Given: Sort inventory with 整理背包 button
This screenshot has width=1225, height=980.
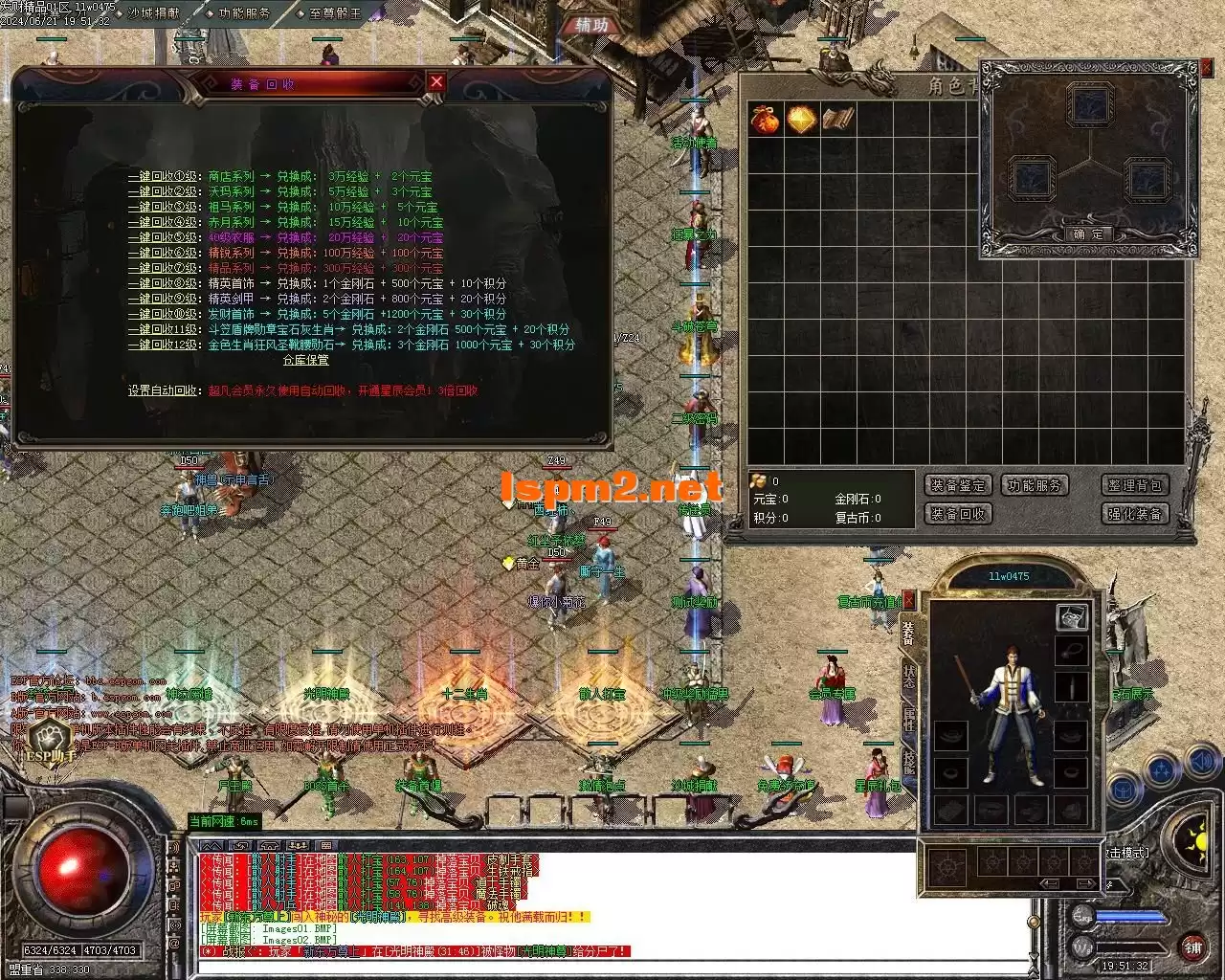Looking at the screenshot, I should tap(1134, 485).
